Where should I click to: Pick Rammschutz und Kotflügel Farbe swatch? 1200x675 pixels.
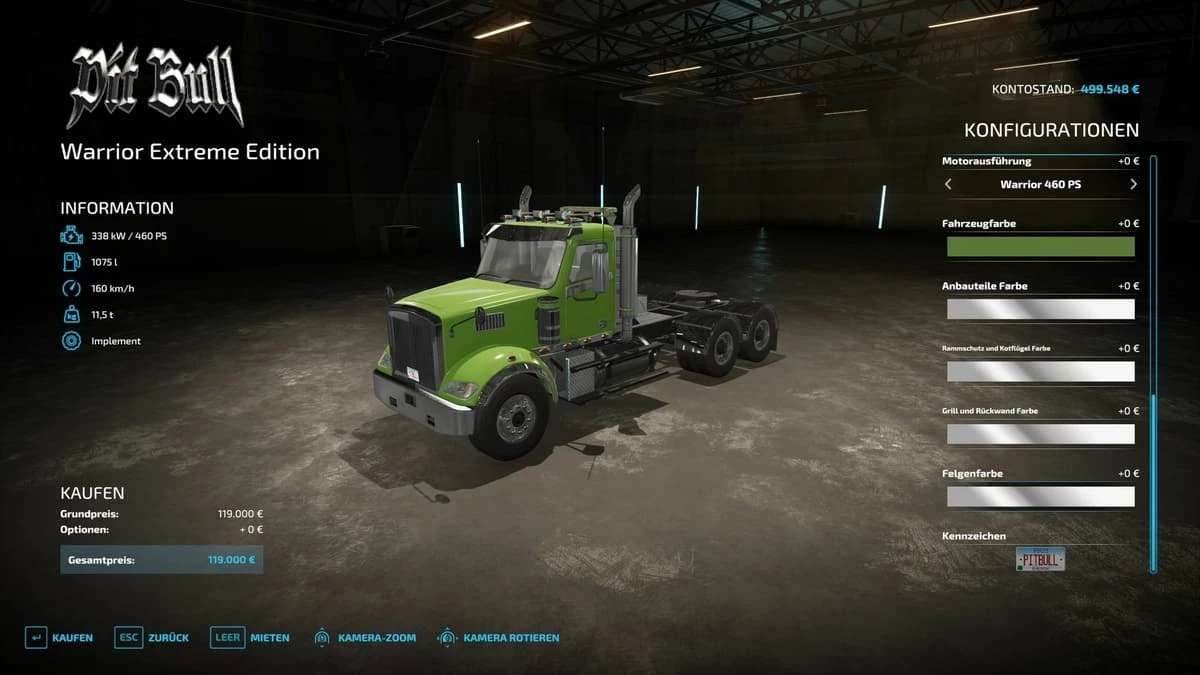click(1040, 372)
